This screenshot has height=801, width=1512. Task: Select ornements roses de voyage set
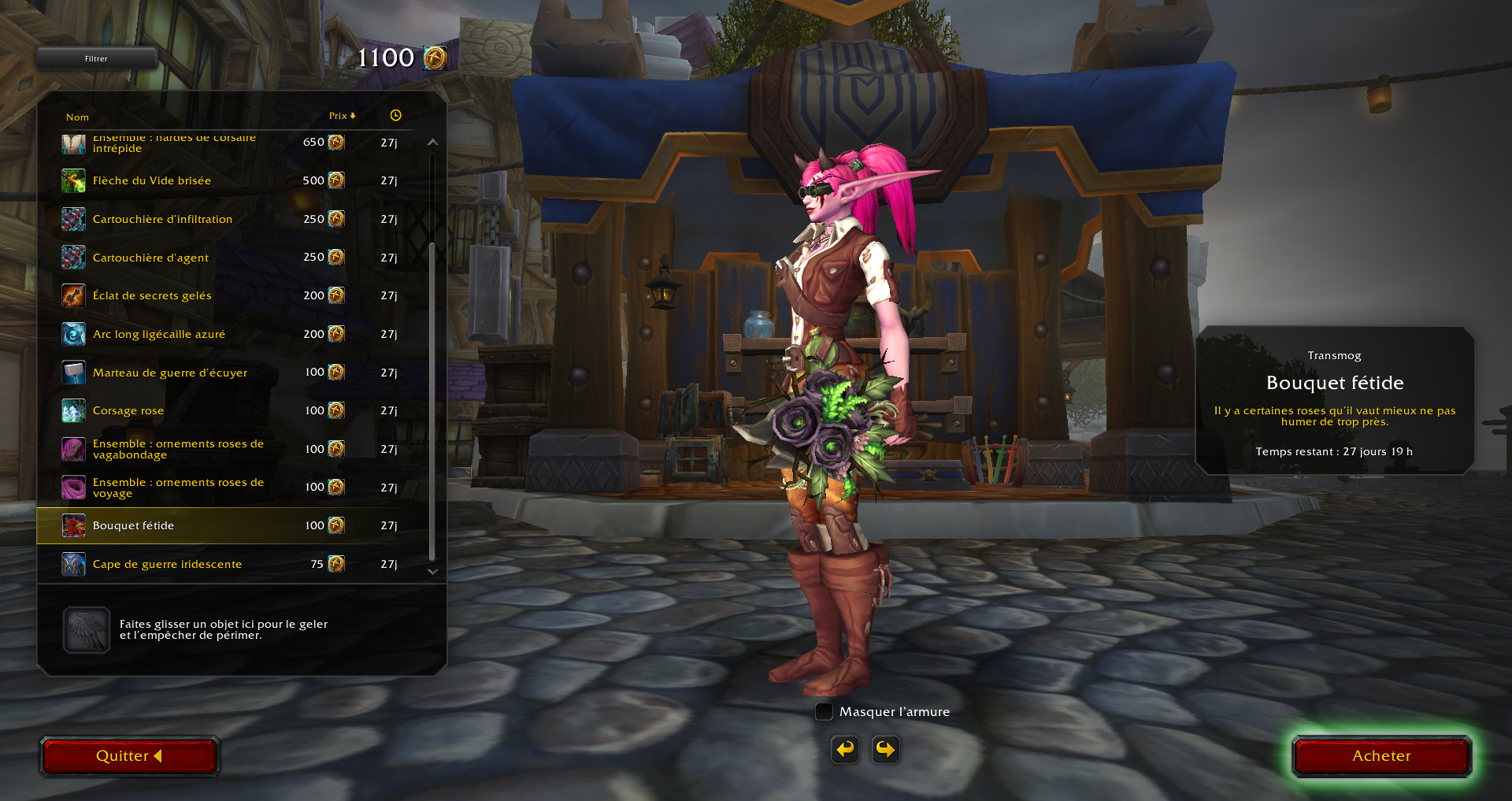coord(178,488)
